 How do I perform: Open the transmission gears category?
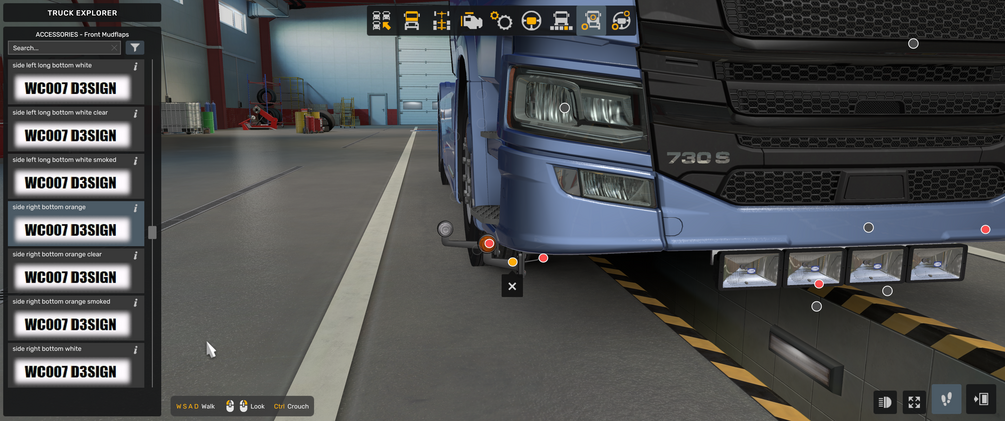pyautogui.click(x=501, y=21)
